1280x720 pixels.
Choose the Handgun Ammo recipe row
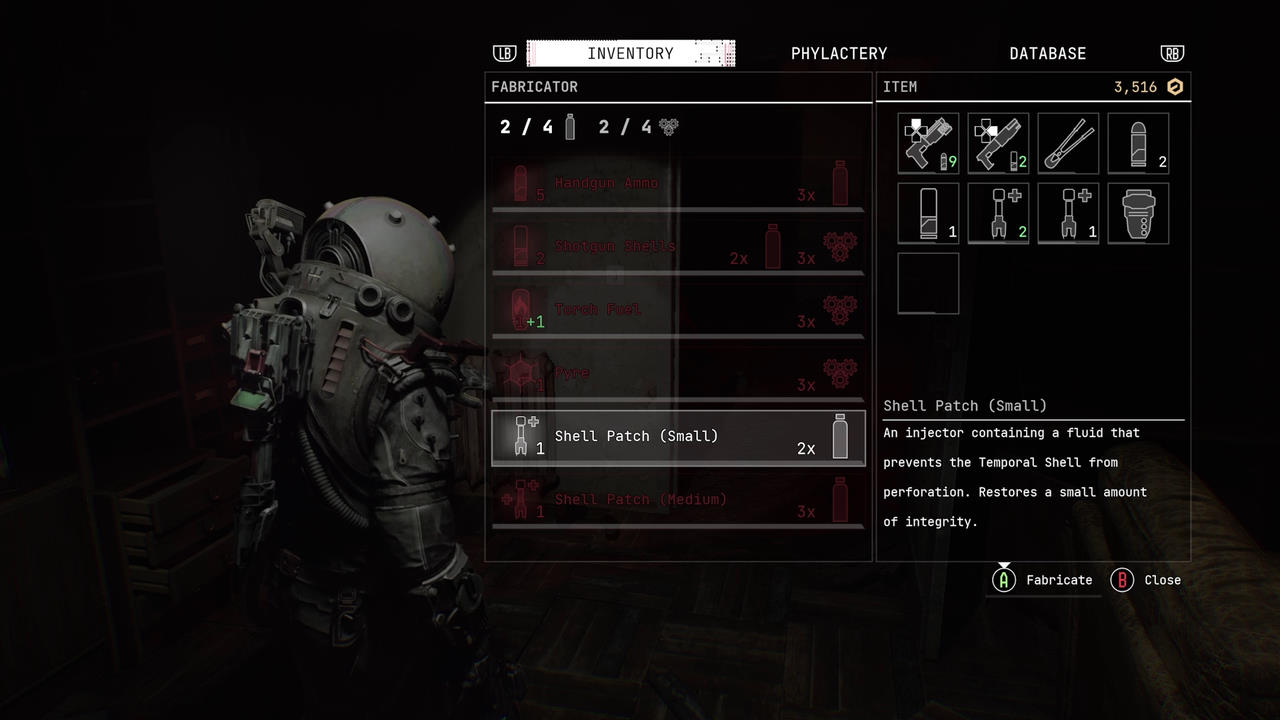(x=678, y=184)
